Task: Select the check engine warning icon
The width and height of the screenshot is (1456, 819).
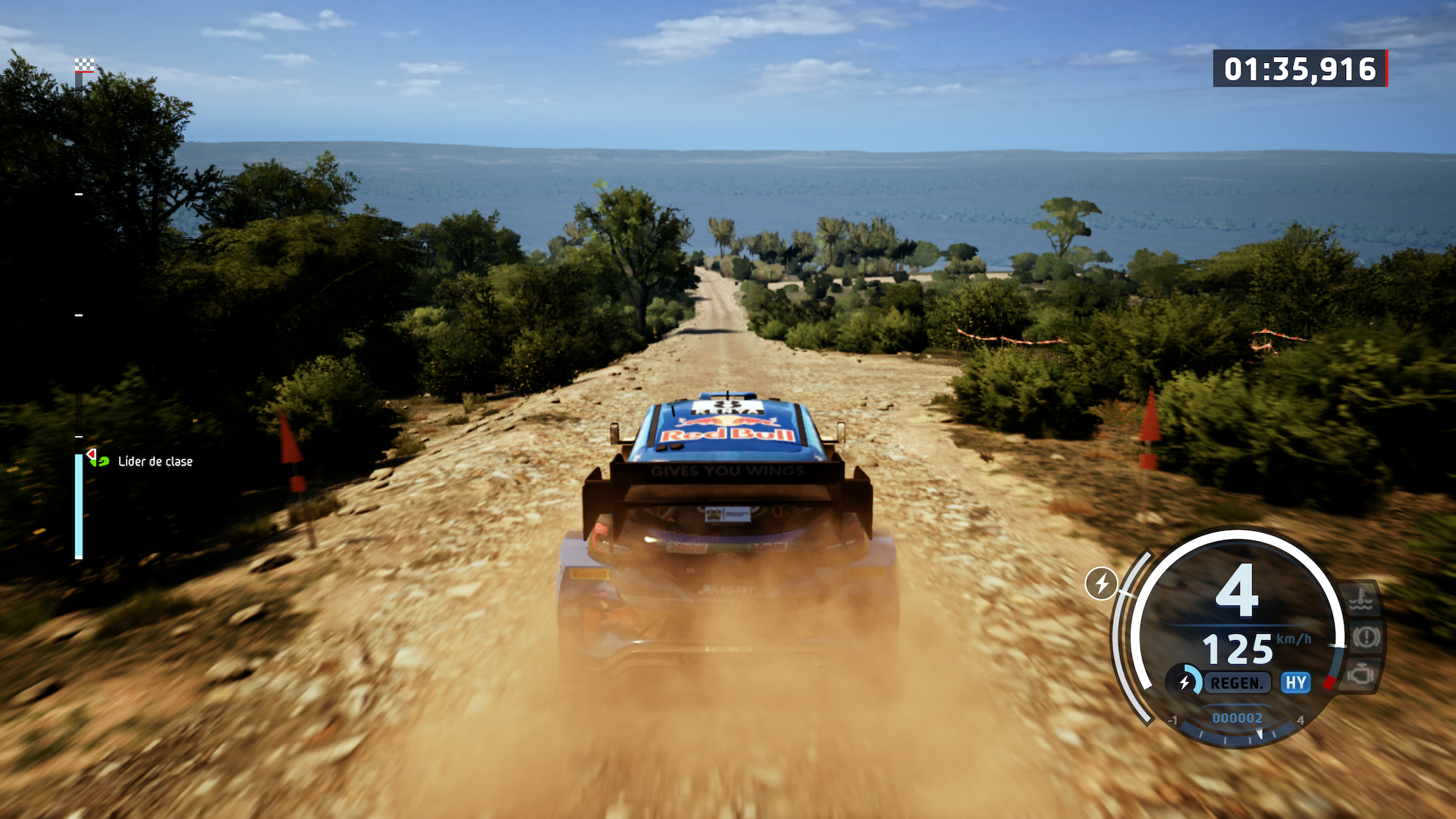Action: pos(1361,673)
